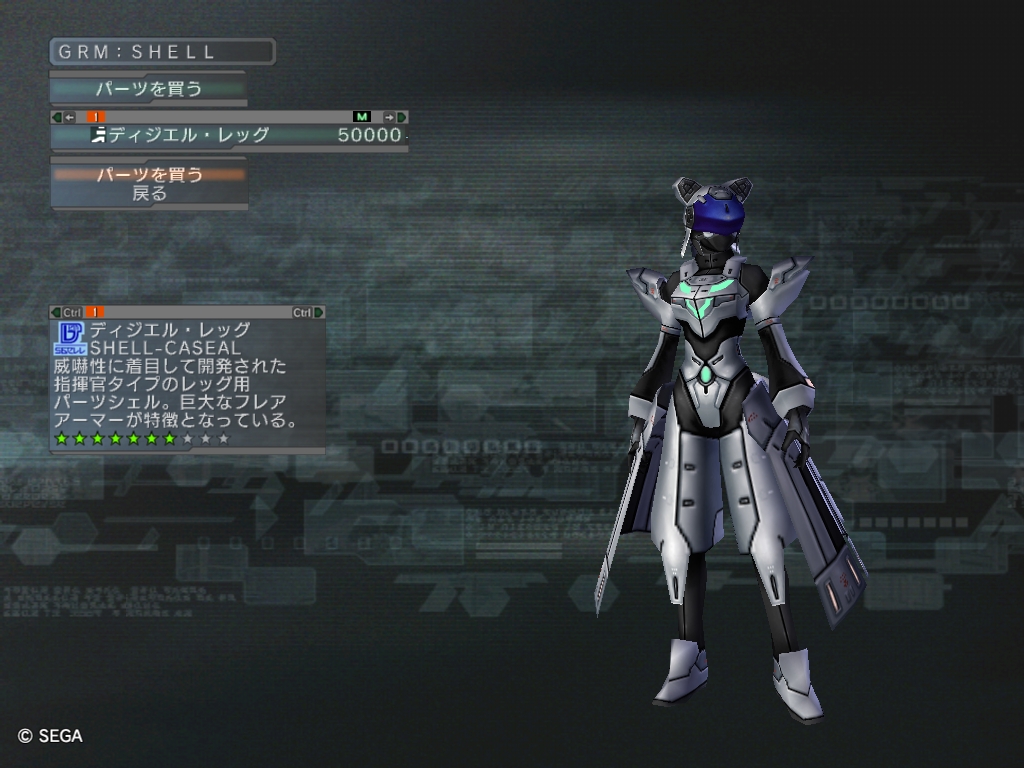1024x768 pixels.
Task: Advance the description panel with its right arrow
Action: tap(319, 312)
